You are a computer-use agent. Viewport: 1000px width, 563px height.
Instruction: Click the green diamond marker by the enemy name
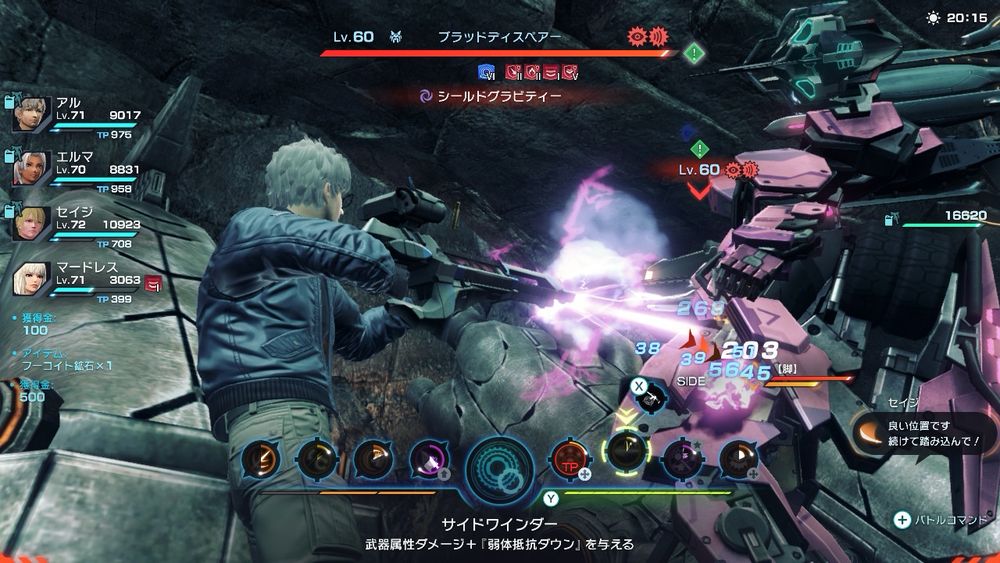695,53
